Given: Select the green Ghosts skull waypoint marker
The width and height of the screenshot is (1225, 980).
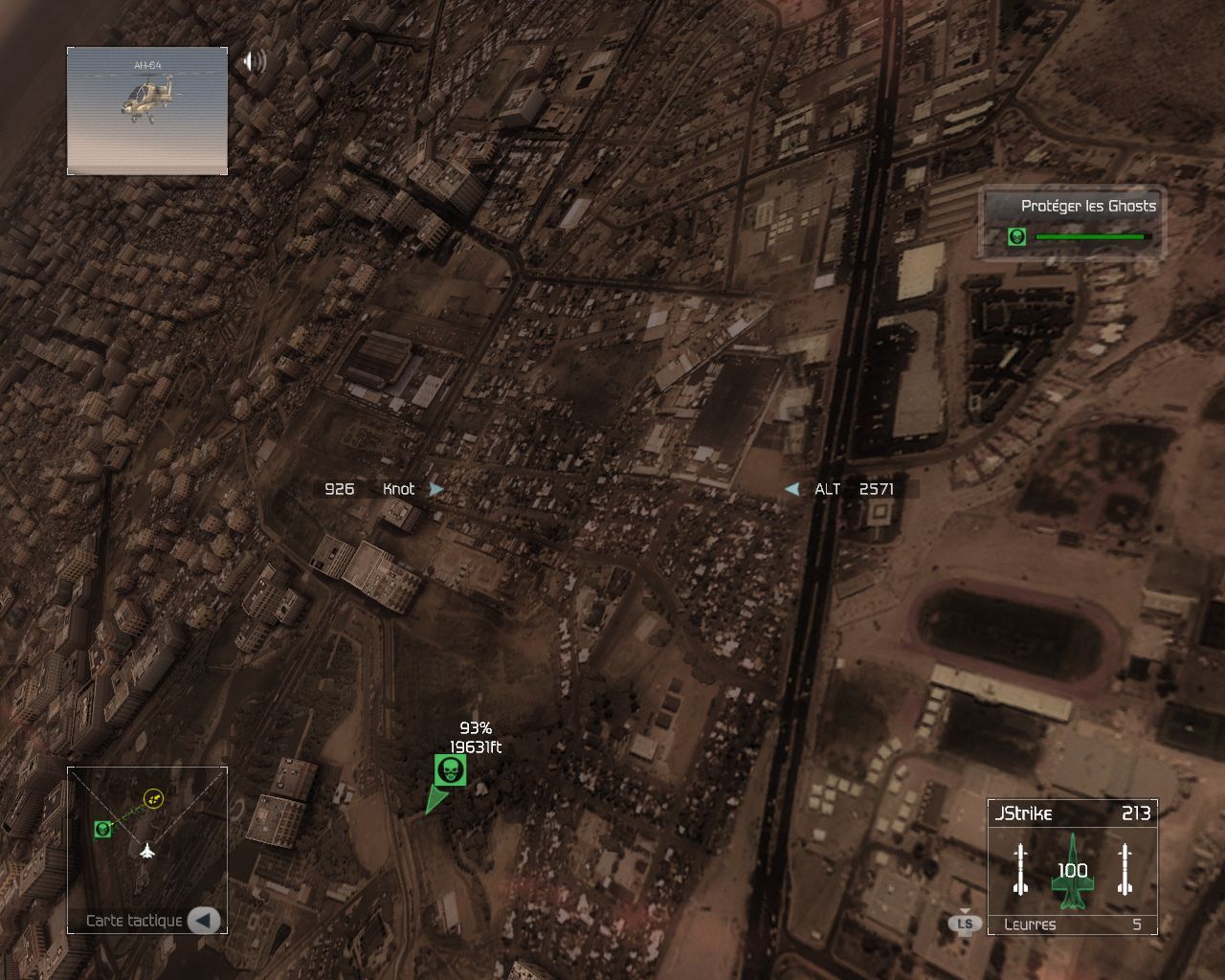Looking at the screenshot, I should click(x=450, y=770).
